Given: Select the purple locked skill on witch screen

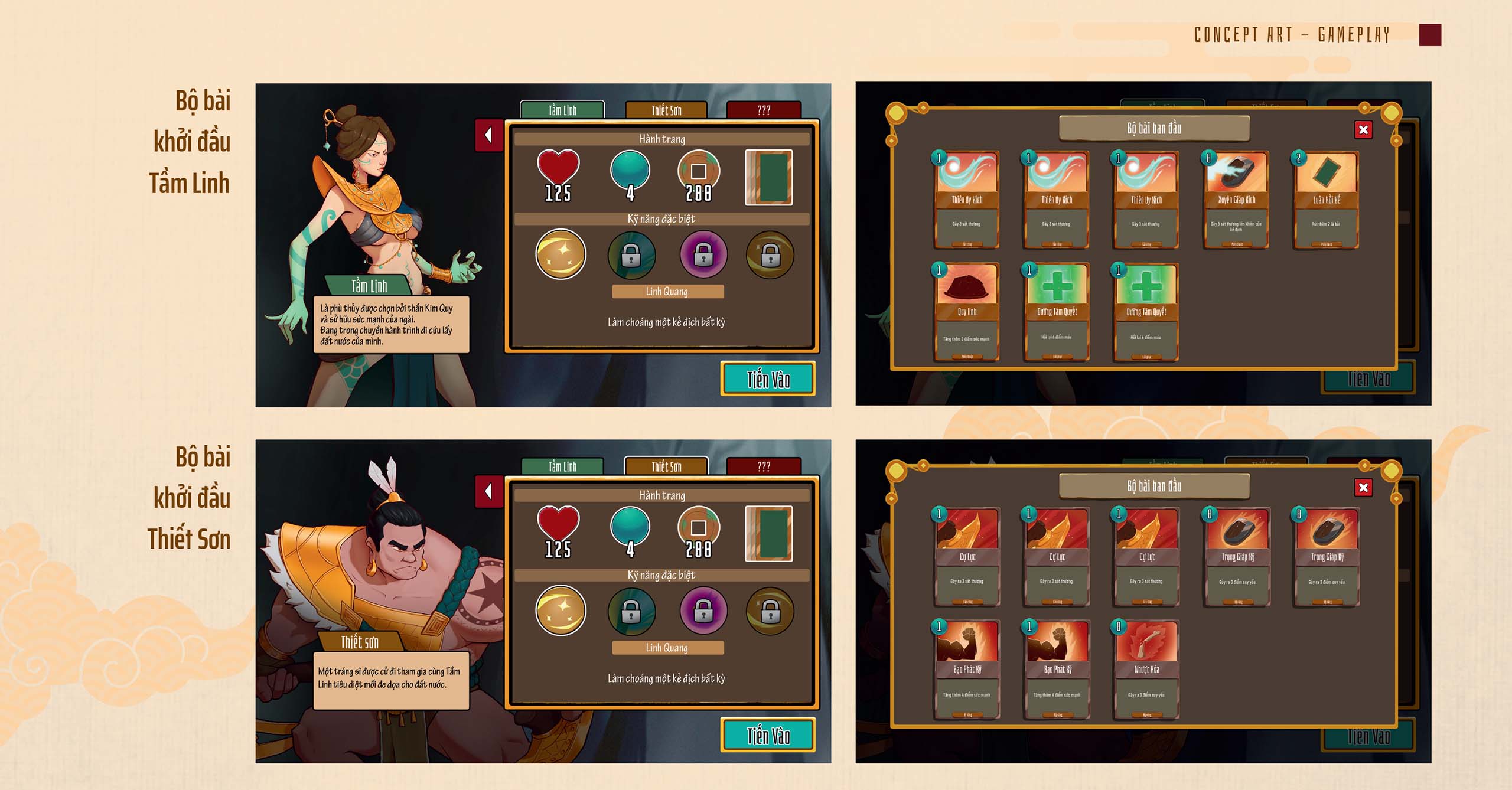Looking at the screenshot, I should 703,254.
